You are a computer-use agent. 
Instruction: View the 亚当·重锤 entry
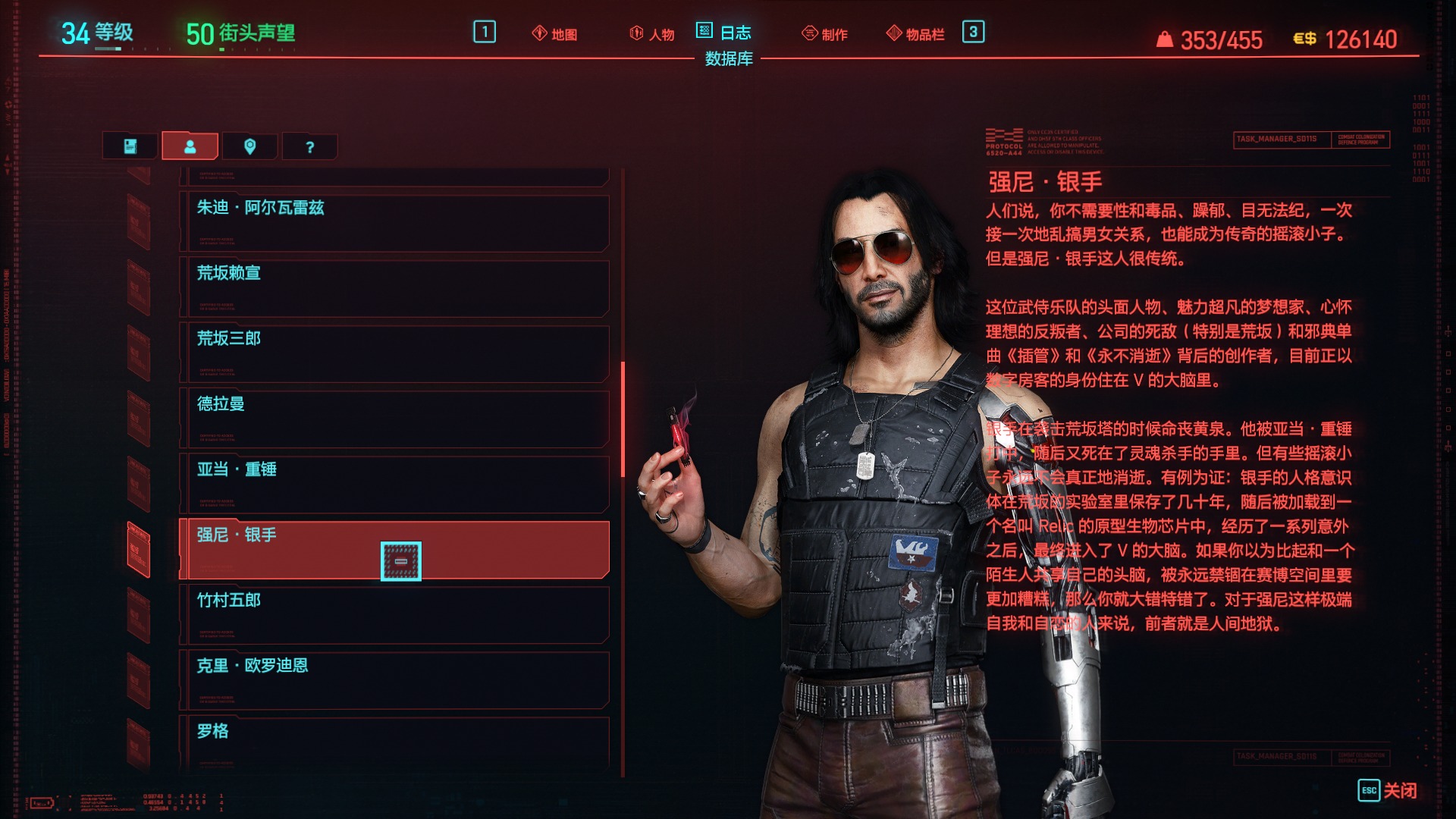tap(394, 484)
